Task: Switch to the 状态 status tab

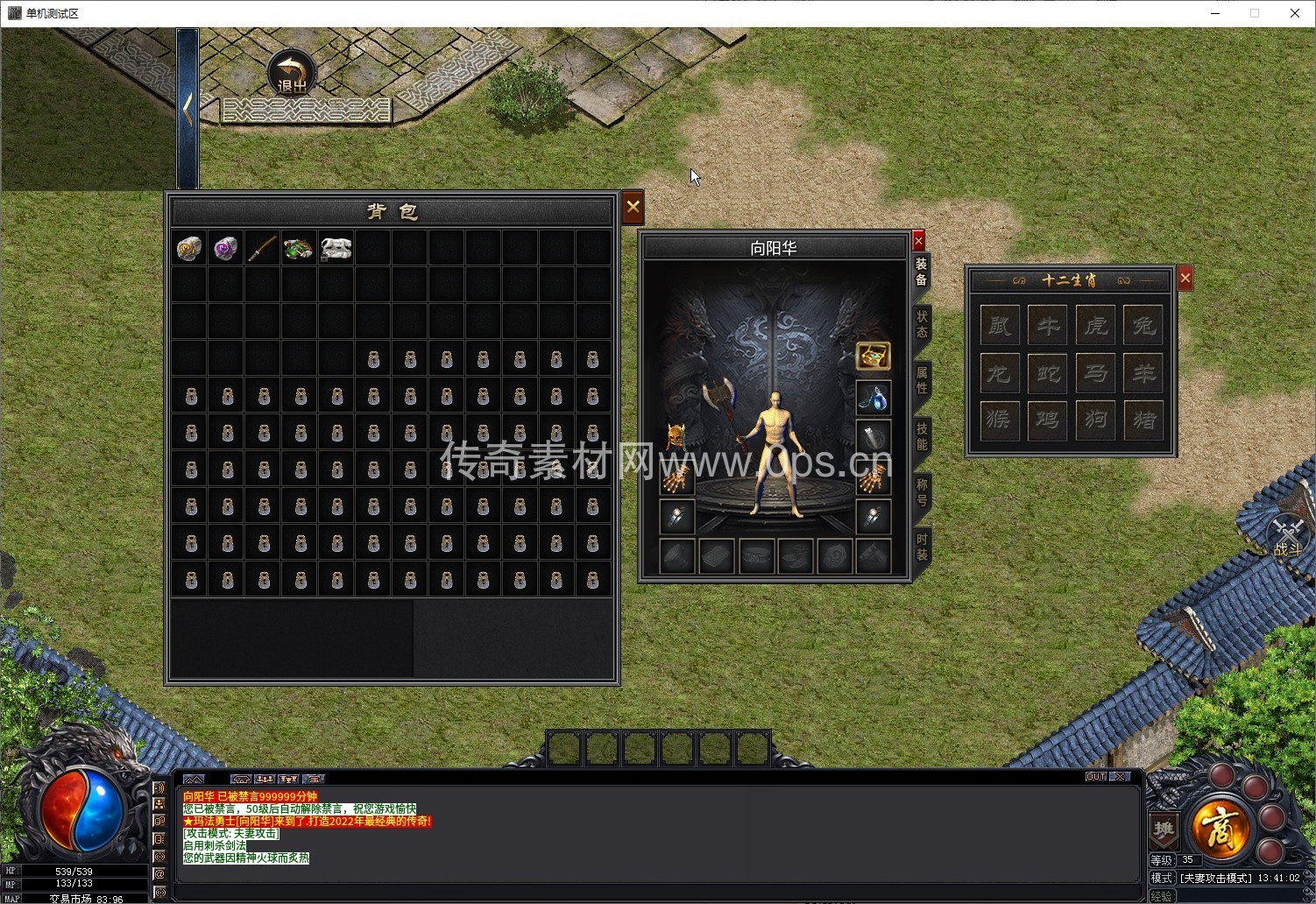Action: tap(922, 323)
